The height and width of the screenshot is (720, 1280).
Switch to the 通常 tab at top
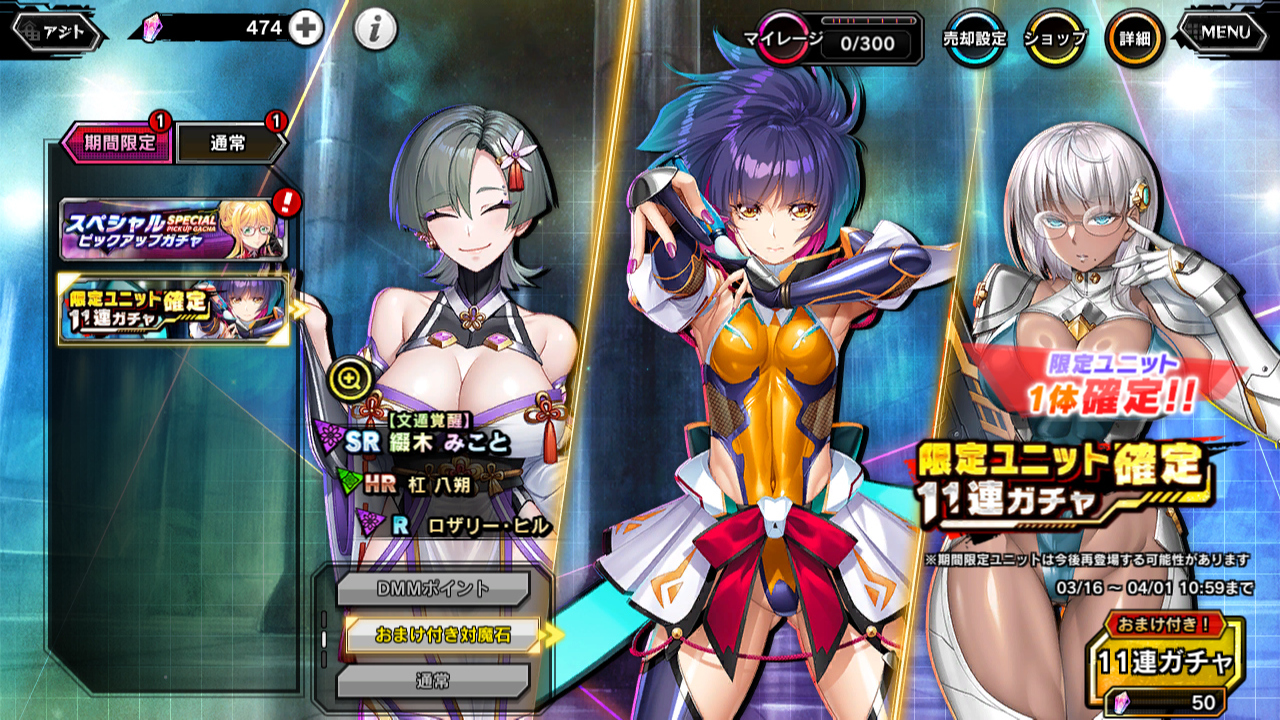pos(228,144)
